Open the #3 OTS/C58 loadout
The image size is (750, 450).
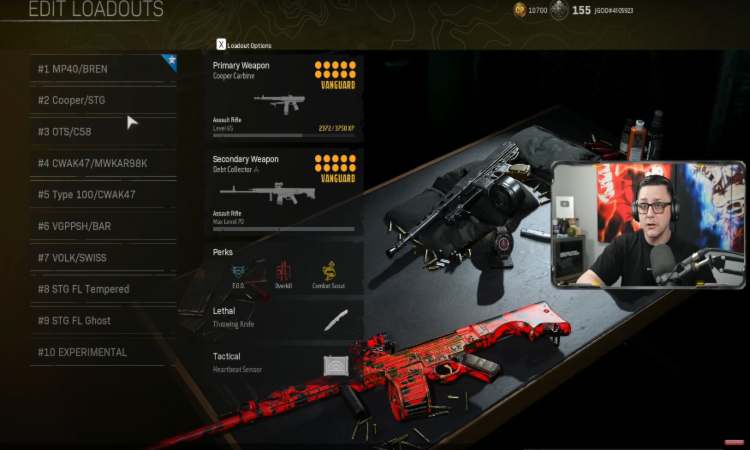point(102,132)
